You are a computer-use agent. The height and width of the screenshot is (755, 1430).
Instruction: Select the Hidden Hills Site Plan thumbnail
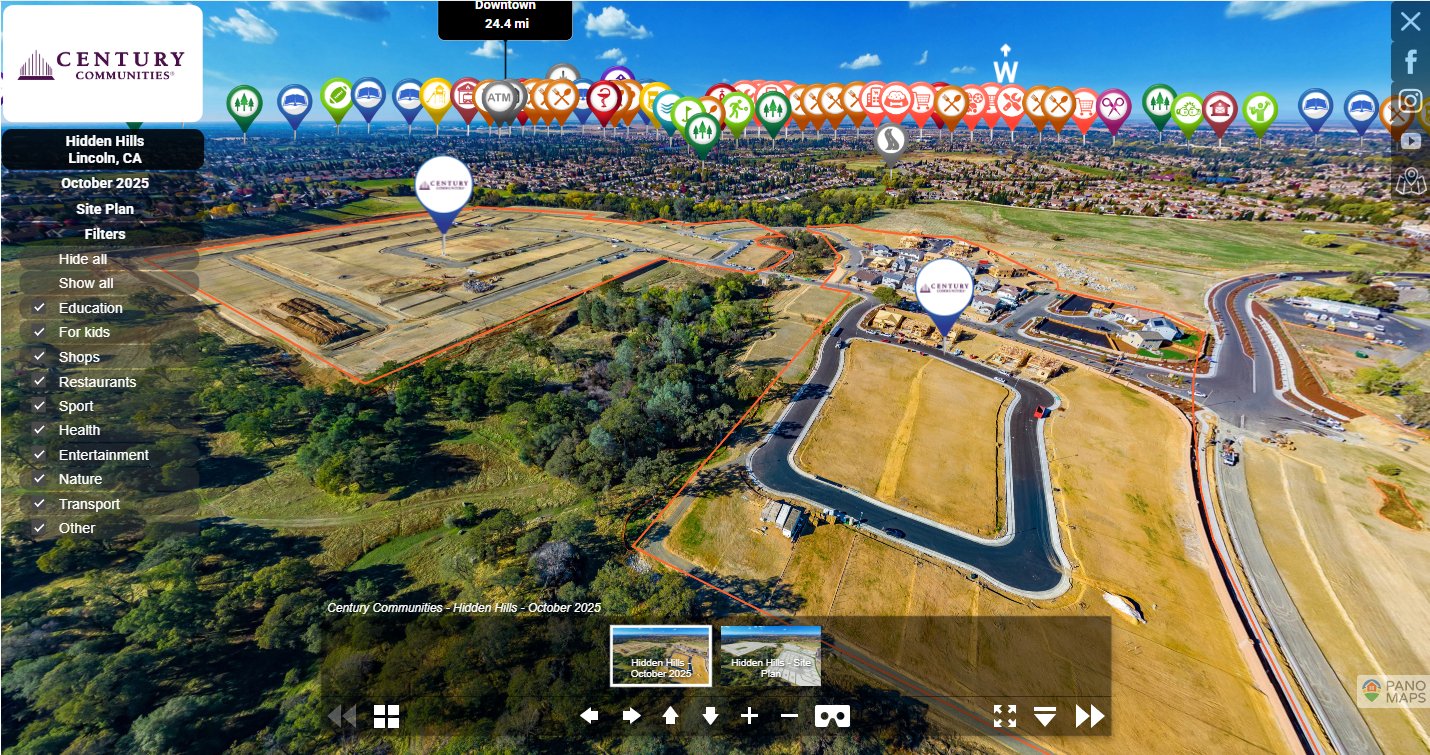coord(770,656)
